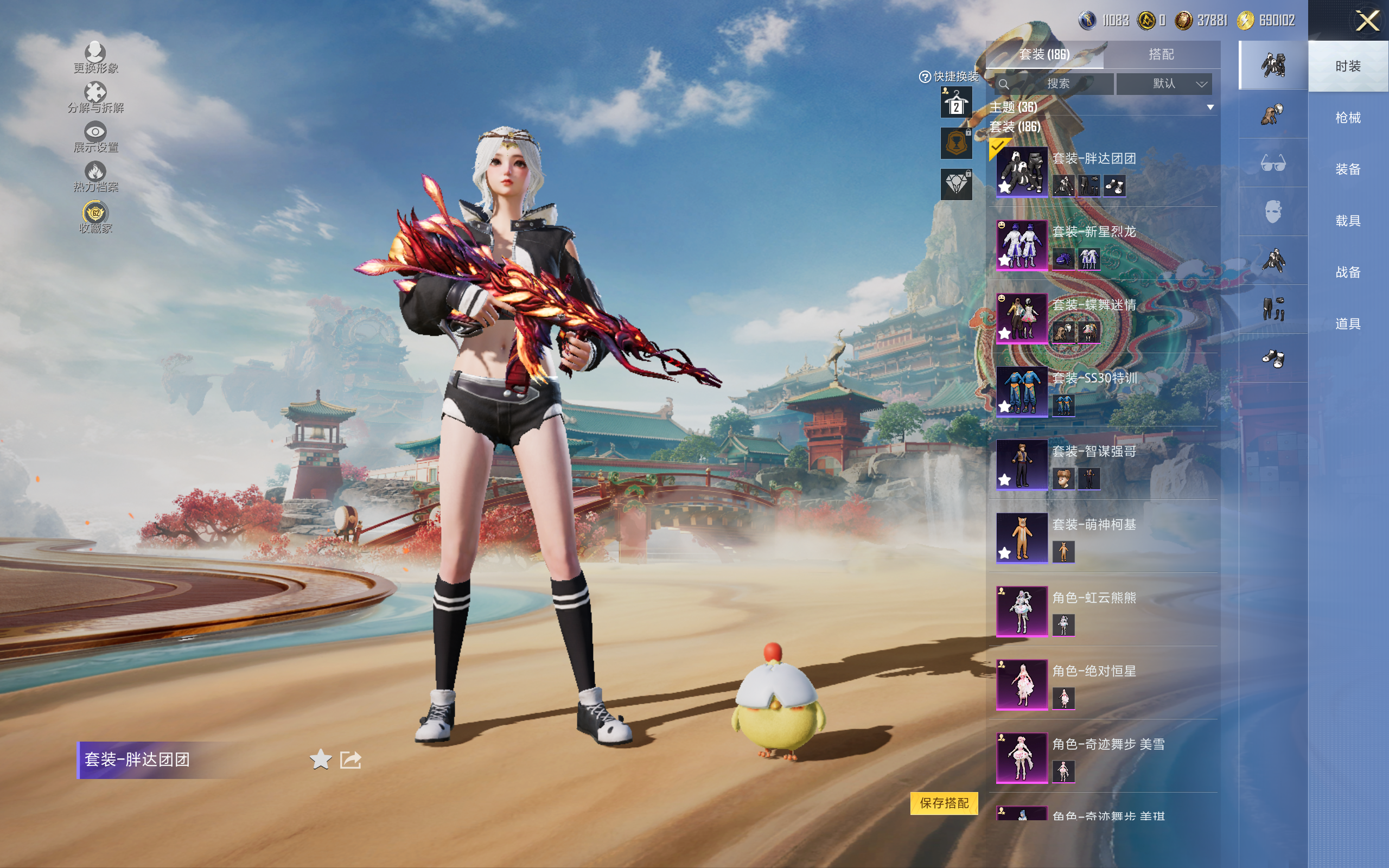This screenshot has width=1389, height=868.
Task: Select the glasses accessory category icon
Action: point(1272,163)
